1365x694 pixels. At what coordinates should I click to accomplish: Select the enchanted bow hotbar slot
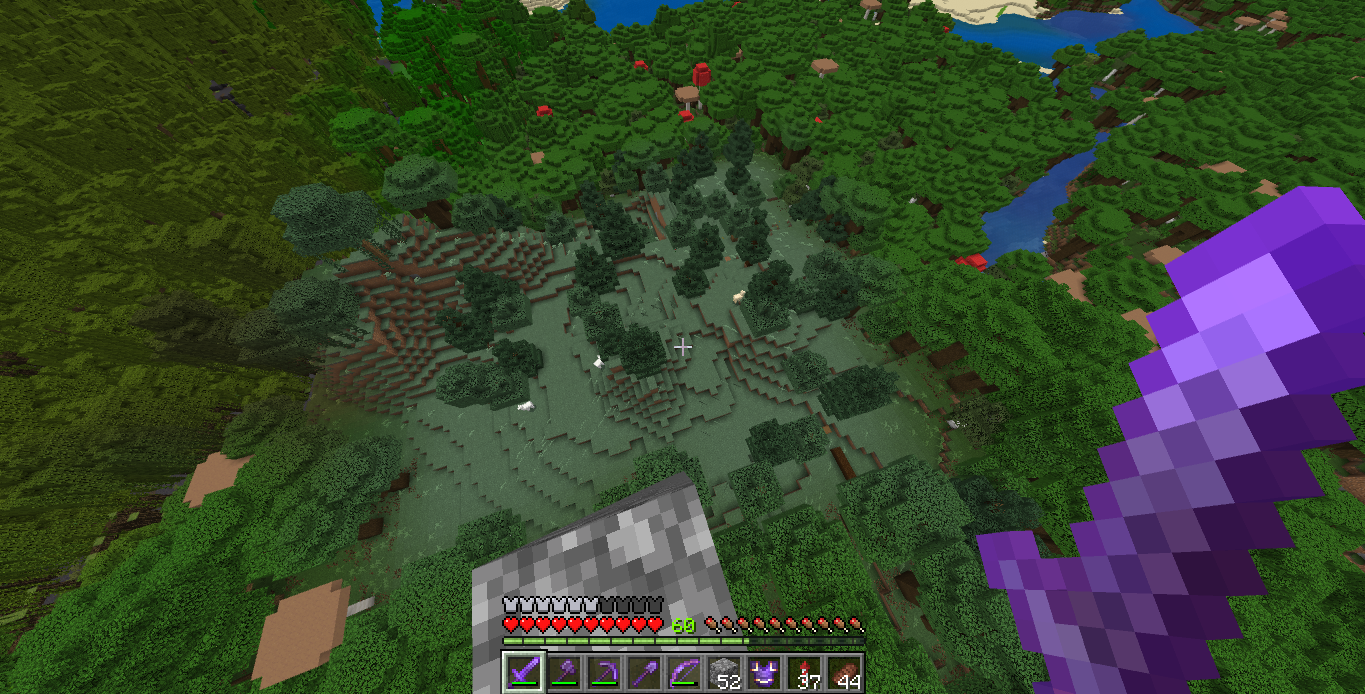683,672
